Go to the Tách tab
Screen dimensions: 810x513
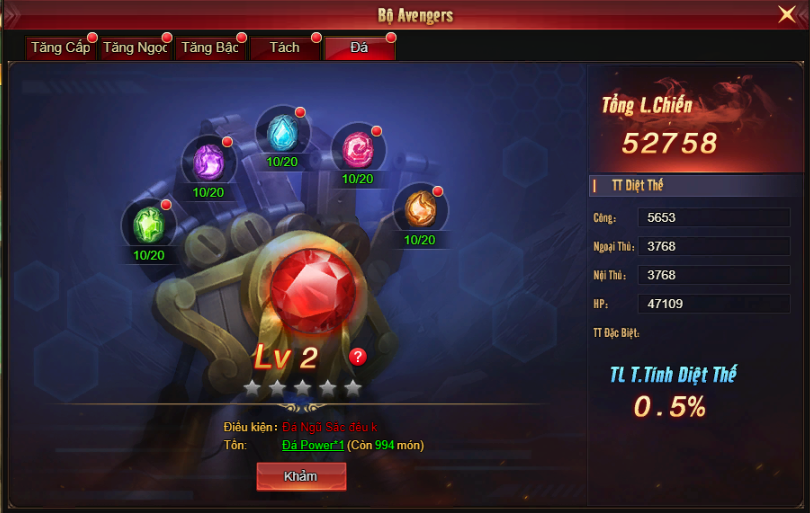pos(285,48)
